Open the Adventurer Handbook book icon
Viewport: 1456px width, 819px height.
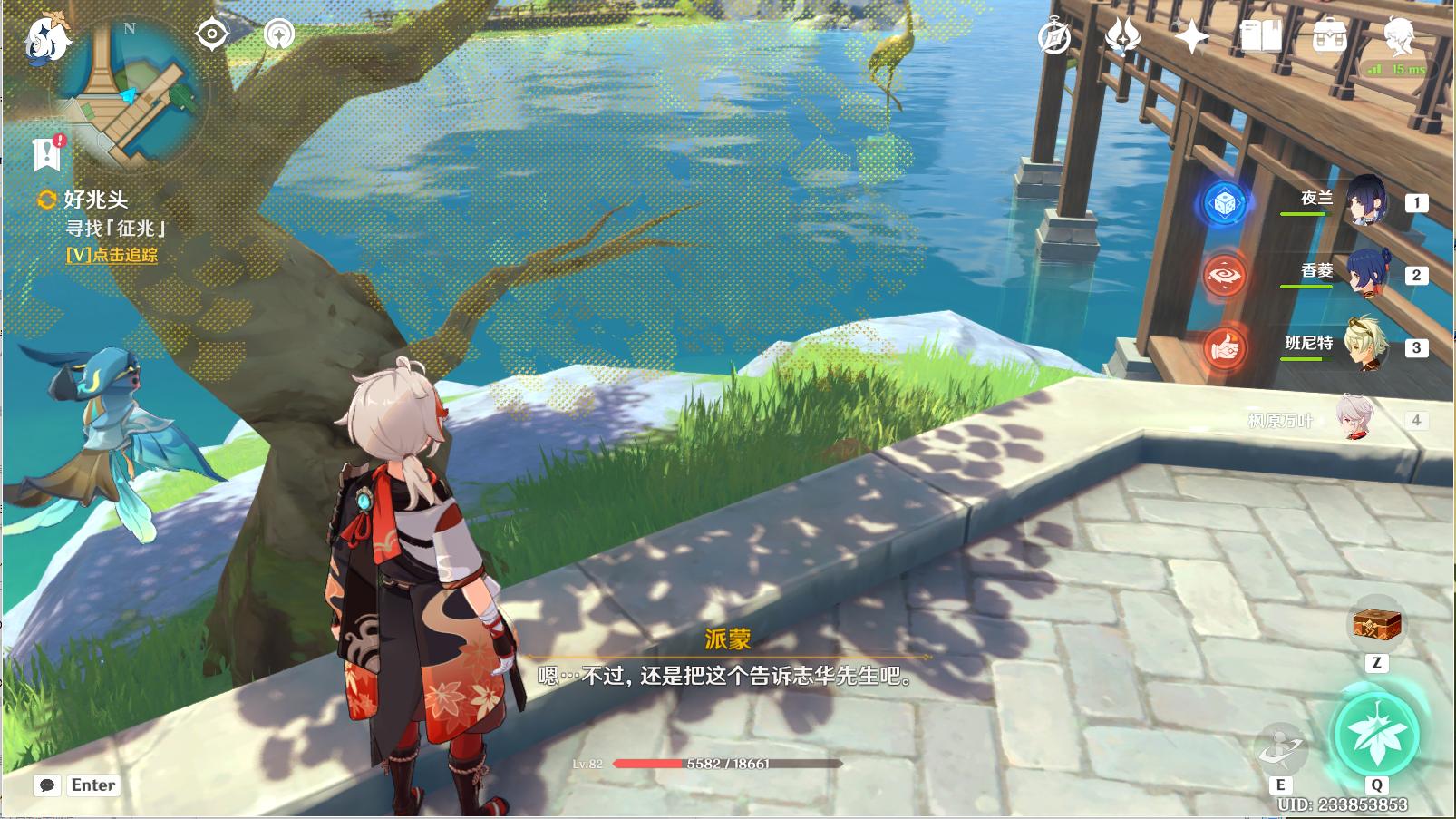coord(1260,37)
